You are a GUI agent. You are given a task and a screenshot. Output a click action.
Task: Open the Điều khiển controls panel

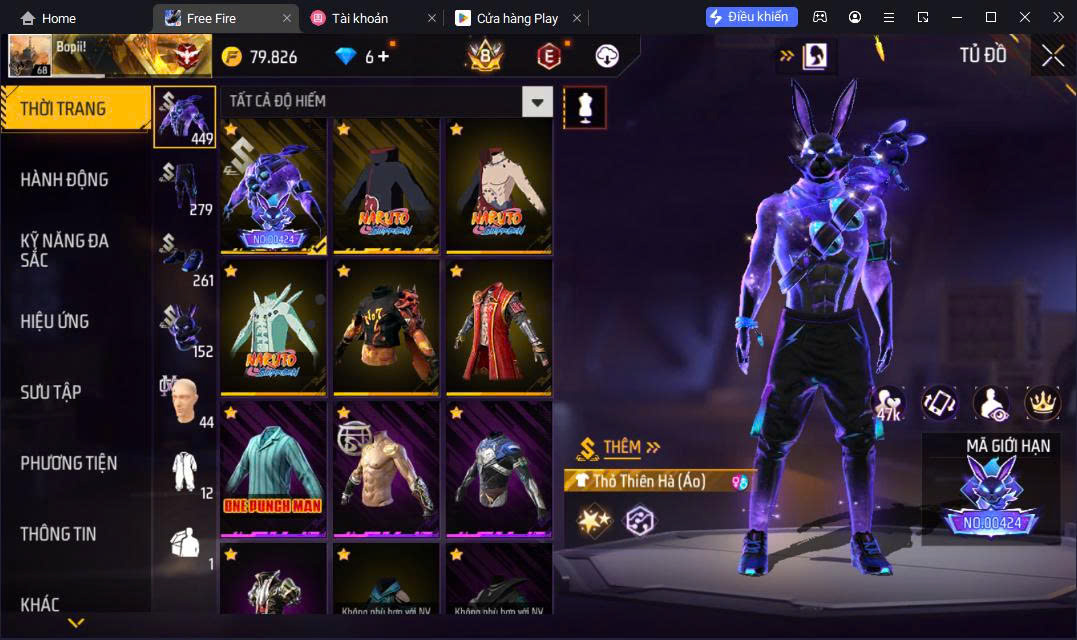[x=751, y=17]
